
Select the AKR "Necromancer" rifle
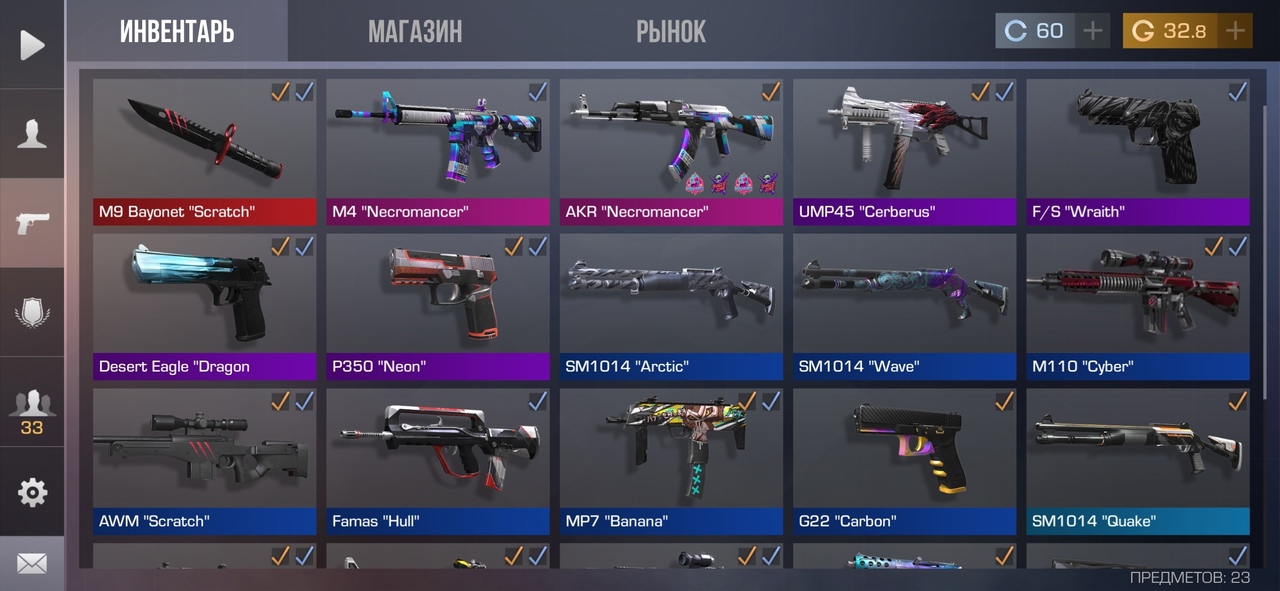[671, 150]
